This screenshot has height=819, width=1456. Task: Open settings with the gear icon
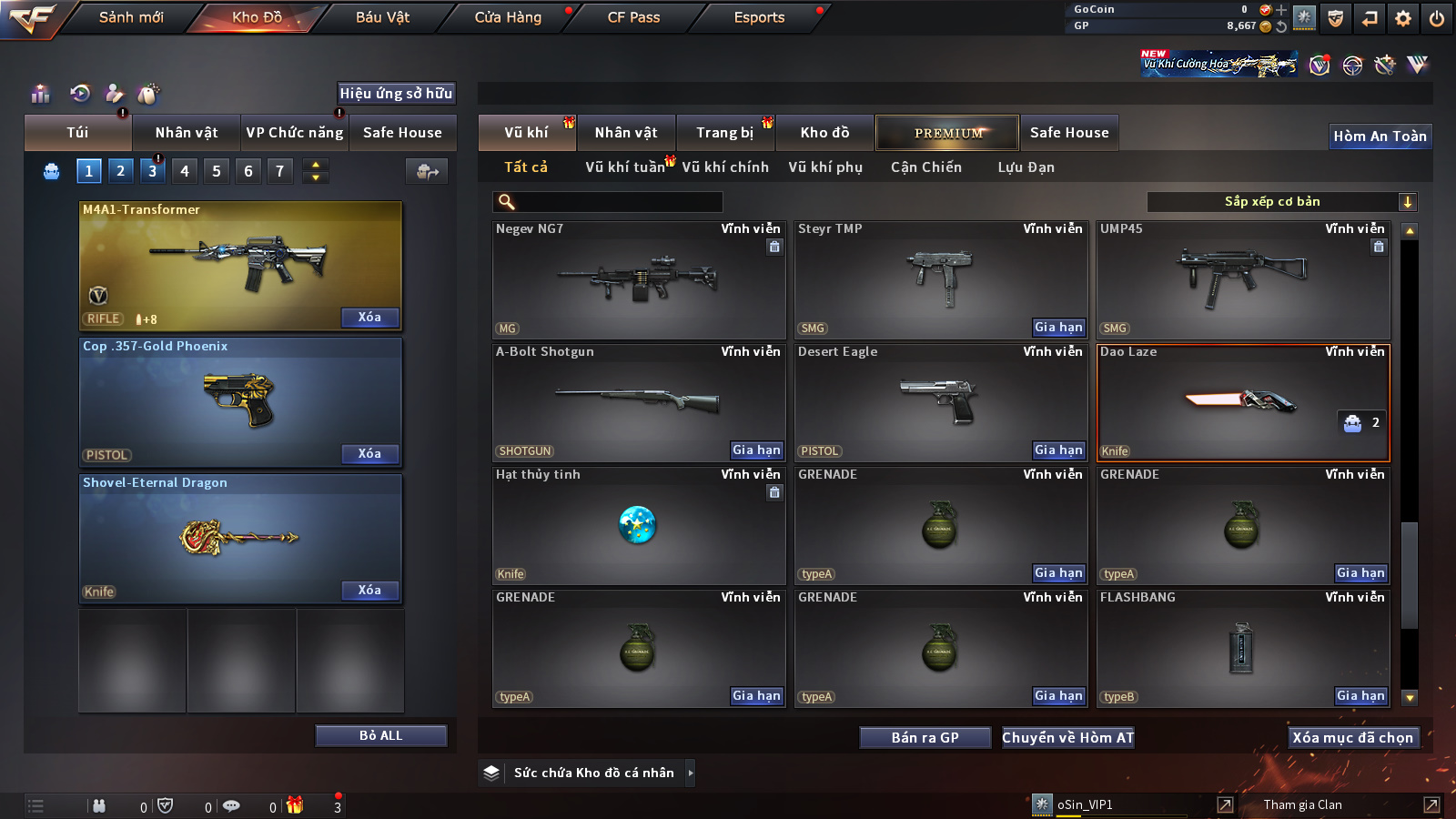(1403, 18)
